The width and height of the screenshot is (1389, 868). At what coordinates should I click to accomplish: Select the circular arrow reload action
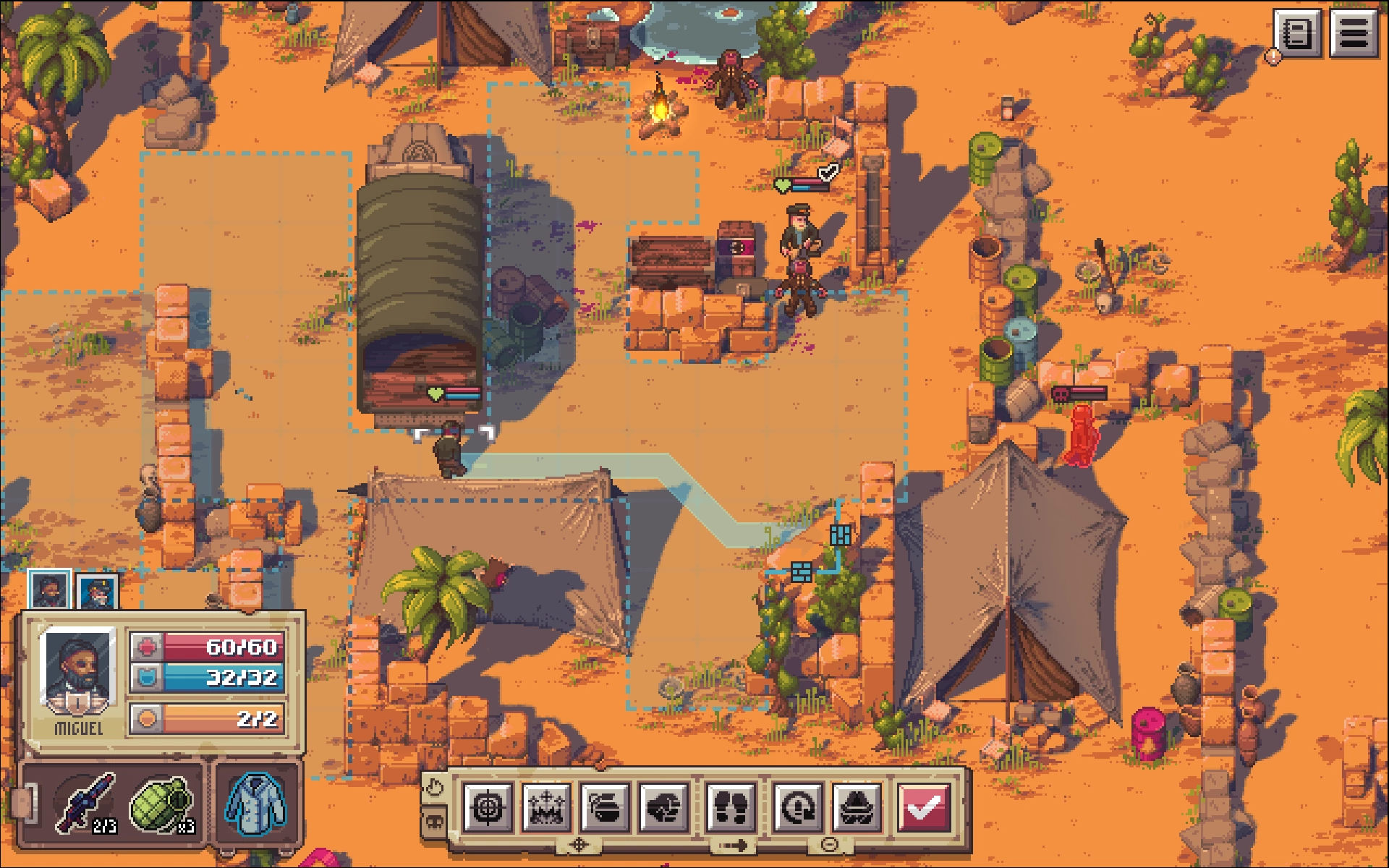(x=797, y=807)
